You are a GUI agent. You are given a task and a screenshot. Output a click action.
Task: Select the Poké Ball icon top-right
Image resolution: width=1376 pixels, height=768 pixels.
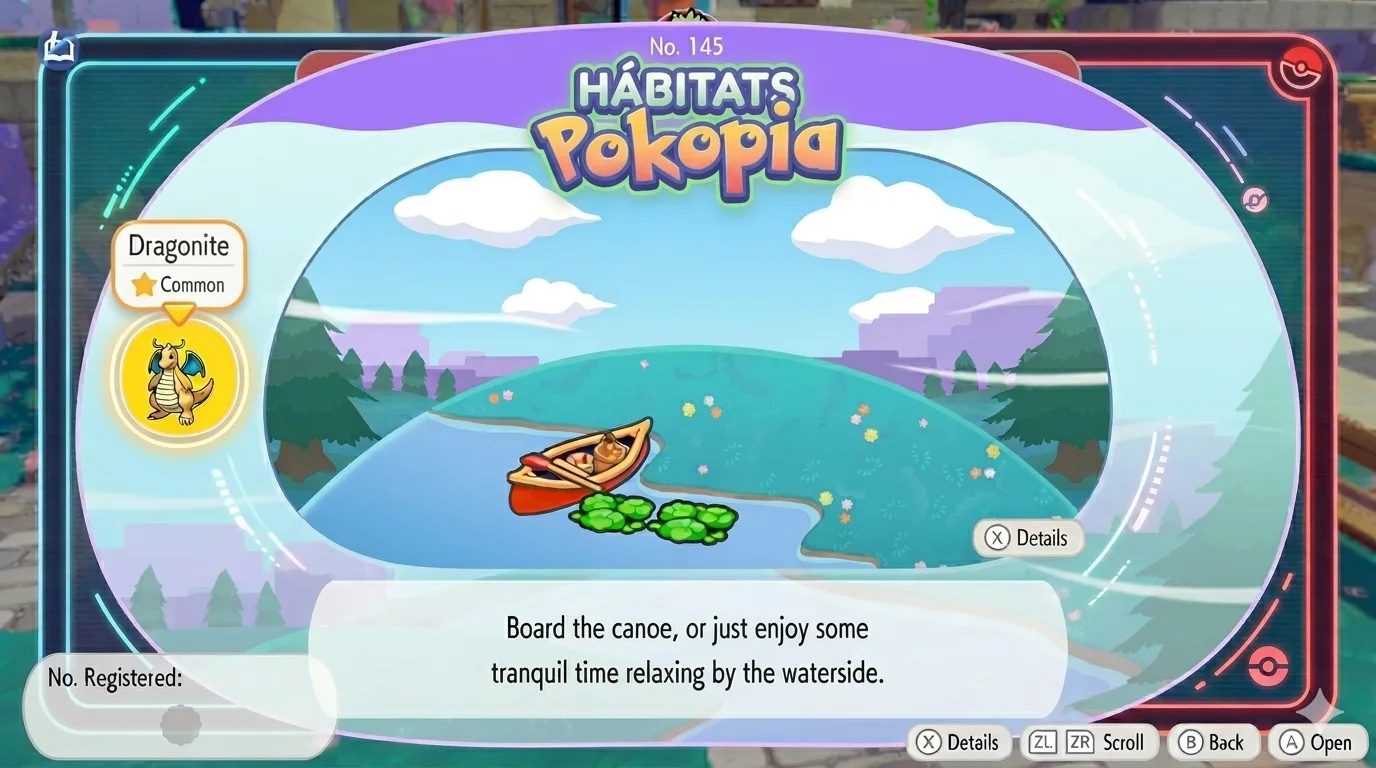coord(1299,67)
